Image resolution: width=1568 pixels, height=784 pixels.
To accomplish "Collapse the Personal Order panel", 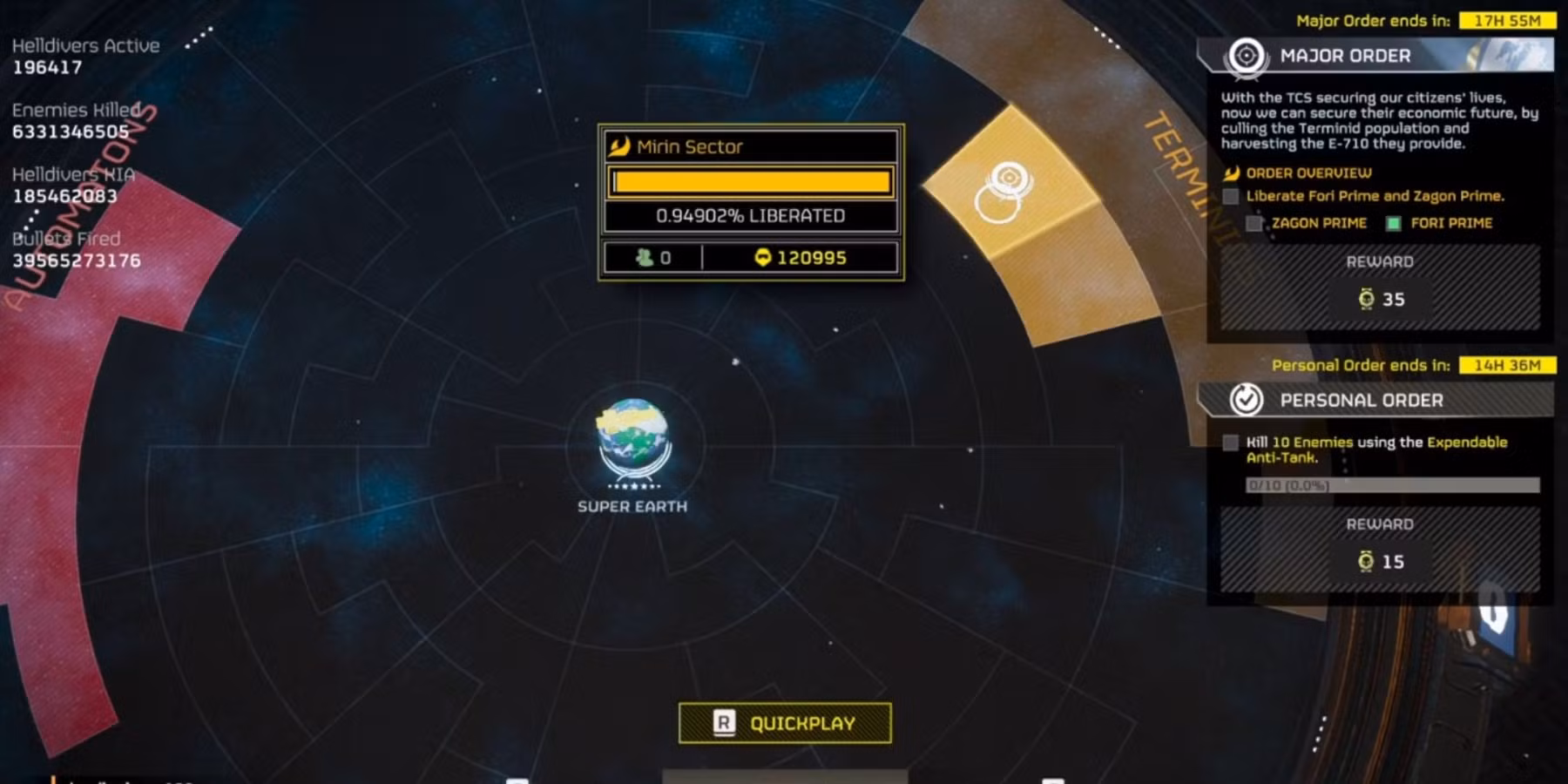I will pyautogui.click(x=1362, y=400).
